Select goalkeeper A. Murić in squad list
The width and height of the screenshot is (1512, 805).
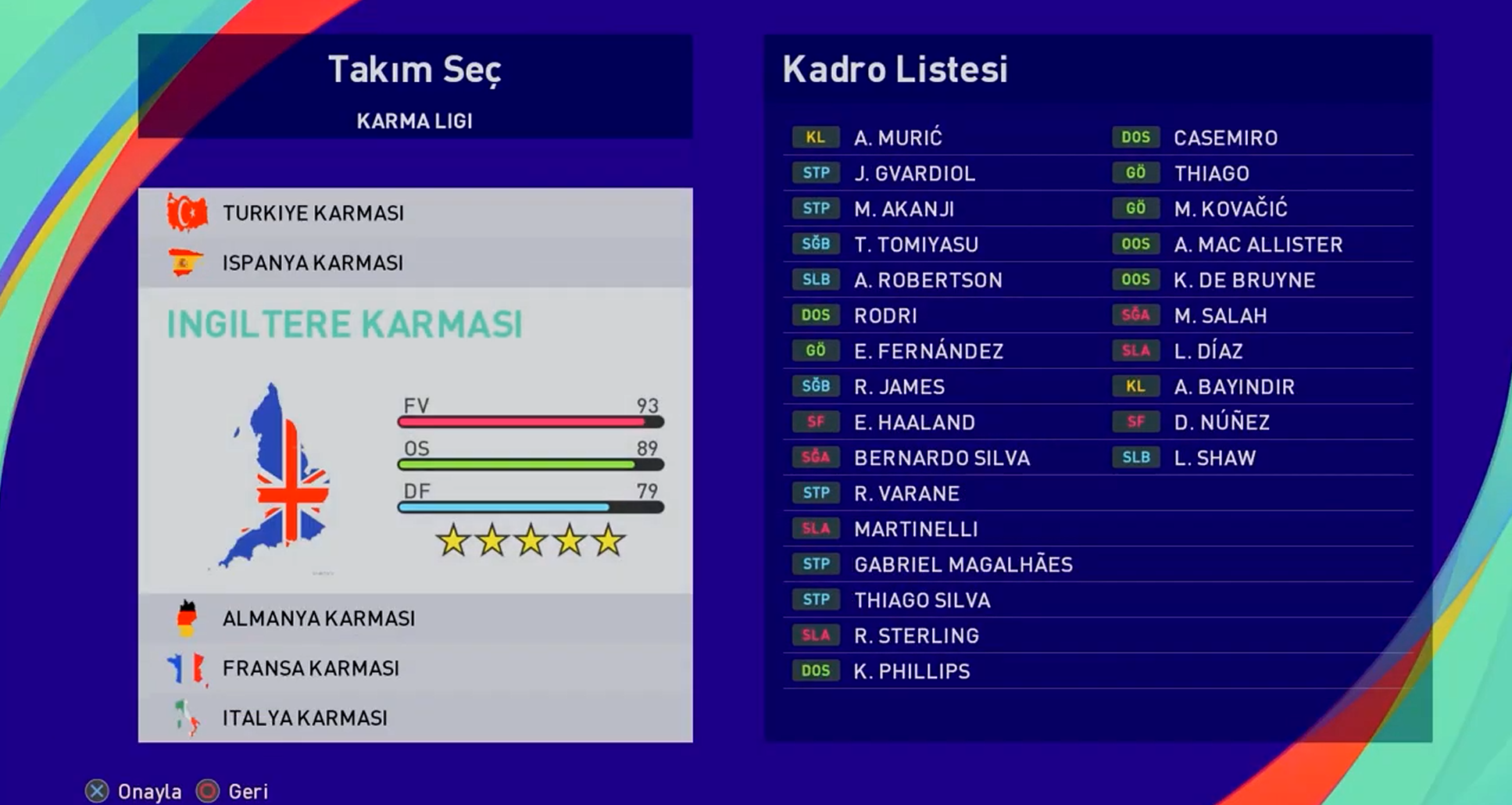coord(898,138)
